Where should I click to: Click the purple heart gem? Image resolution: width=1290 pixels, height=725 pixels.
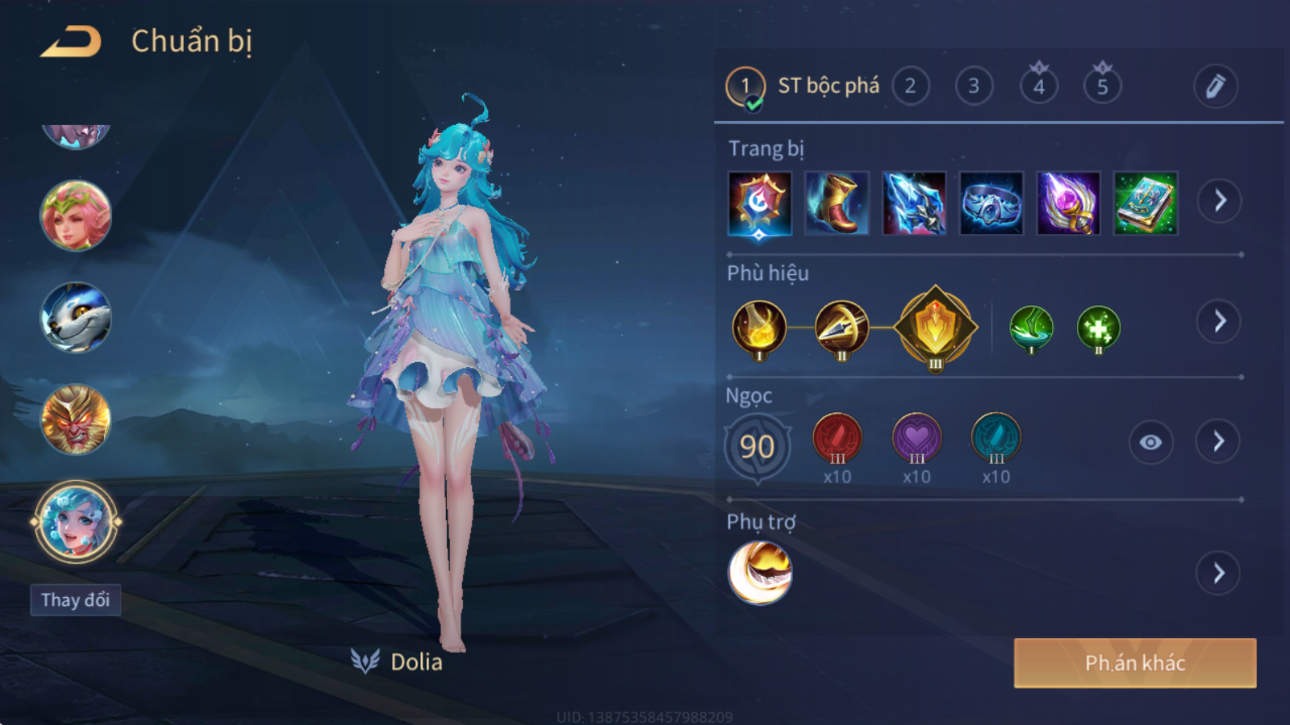coord(916,439)
